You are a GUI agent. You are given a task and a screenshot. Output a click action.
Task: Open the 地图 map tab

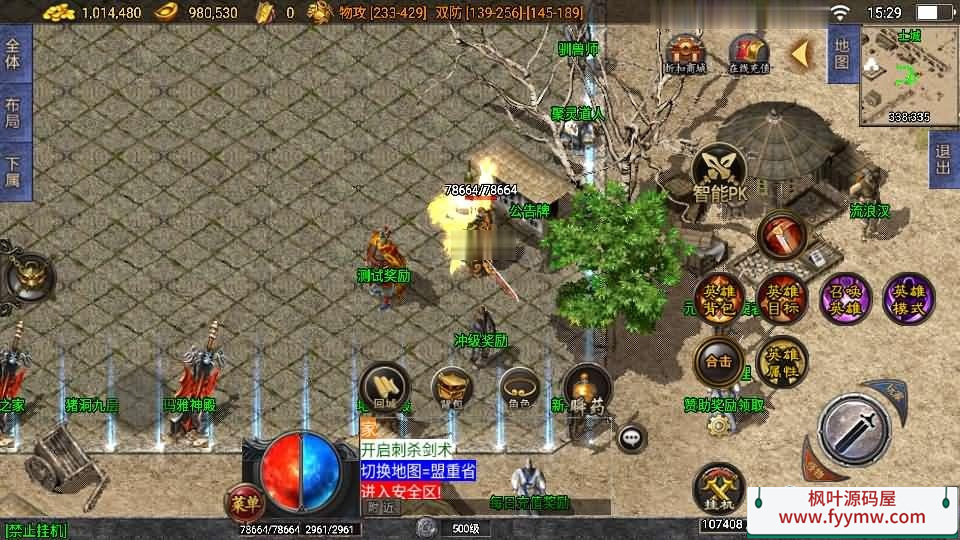(x=841, y=54)
